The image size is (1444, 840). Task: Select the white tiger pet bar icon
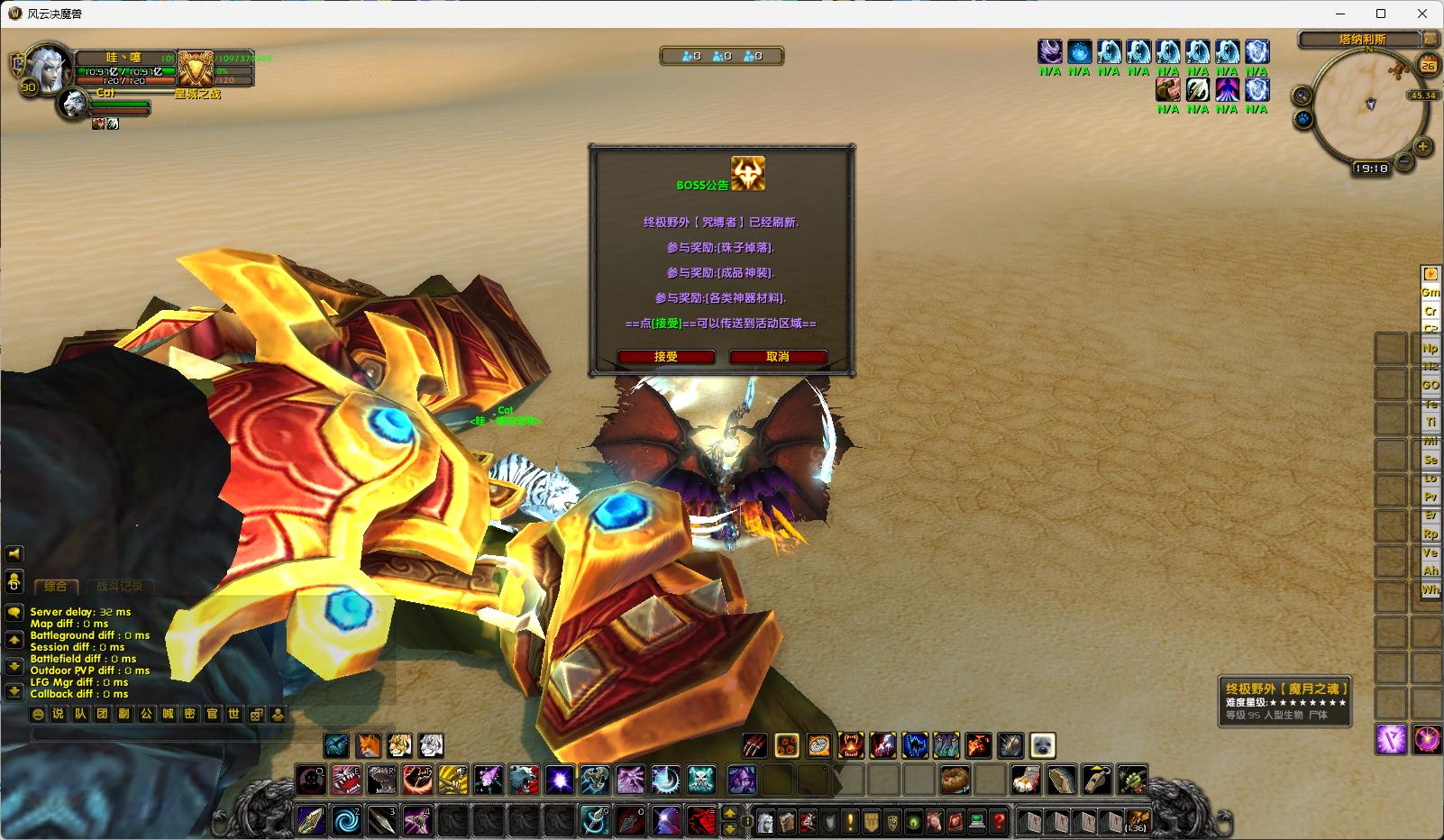pos(431,745)
